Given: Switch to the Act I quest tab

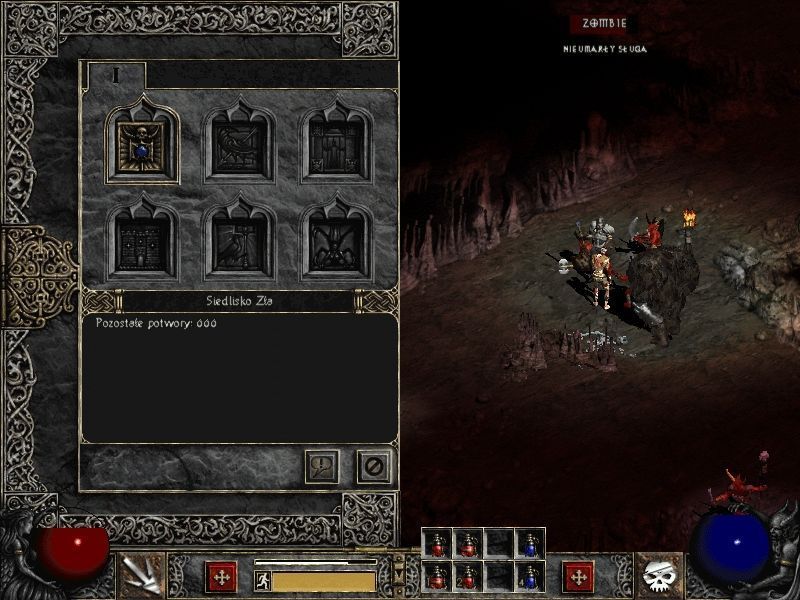Looking at the screenshot, I should tap(116, 75).
